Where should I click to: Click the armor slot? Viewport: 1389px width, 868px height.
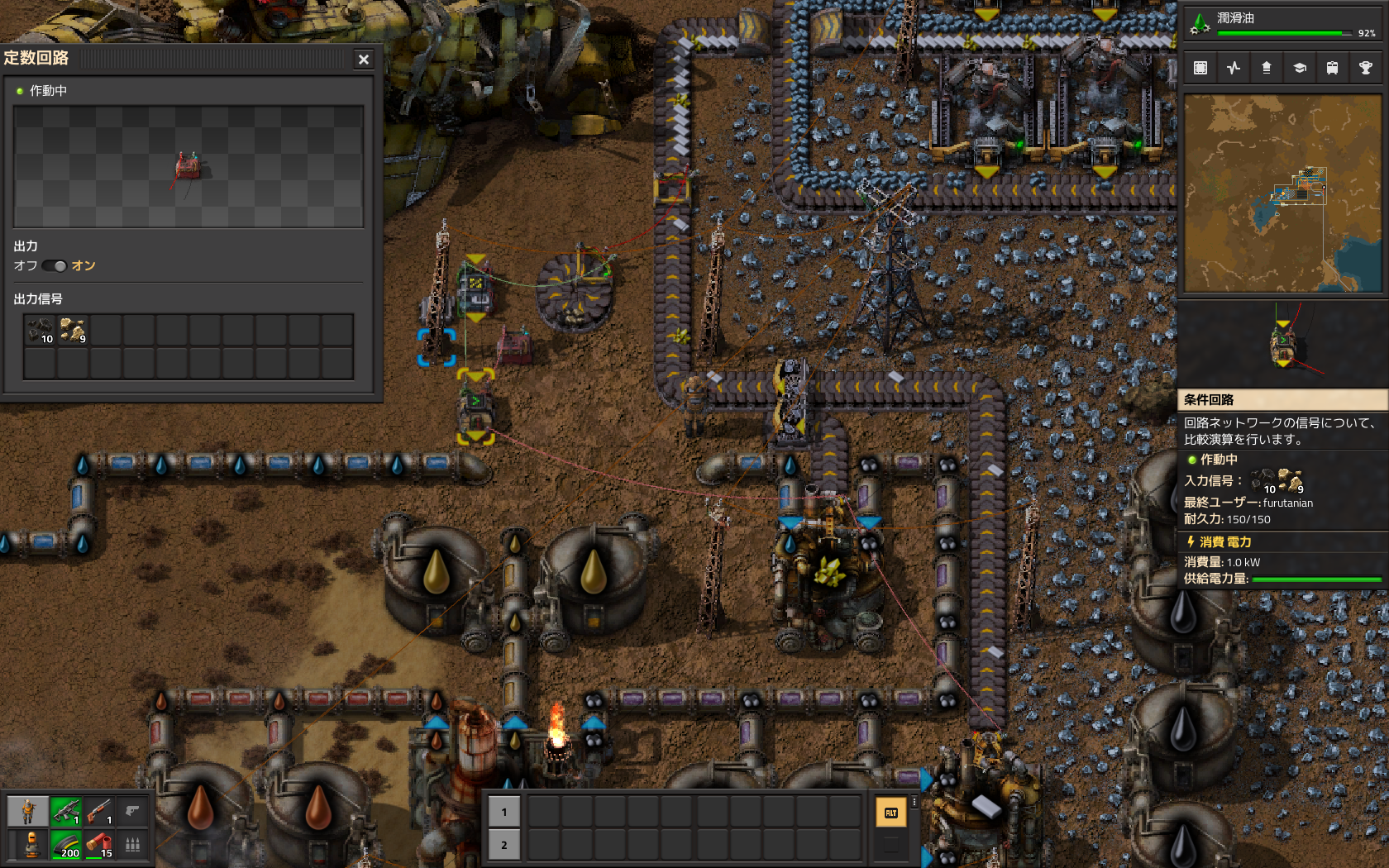pyautogui.click(x=31, y=845)
